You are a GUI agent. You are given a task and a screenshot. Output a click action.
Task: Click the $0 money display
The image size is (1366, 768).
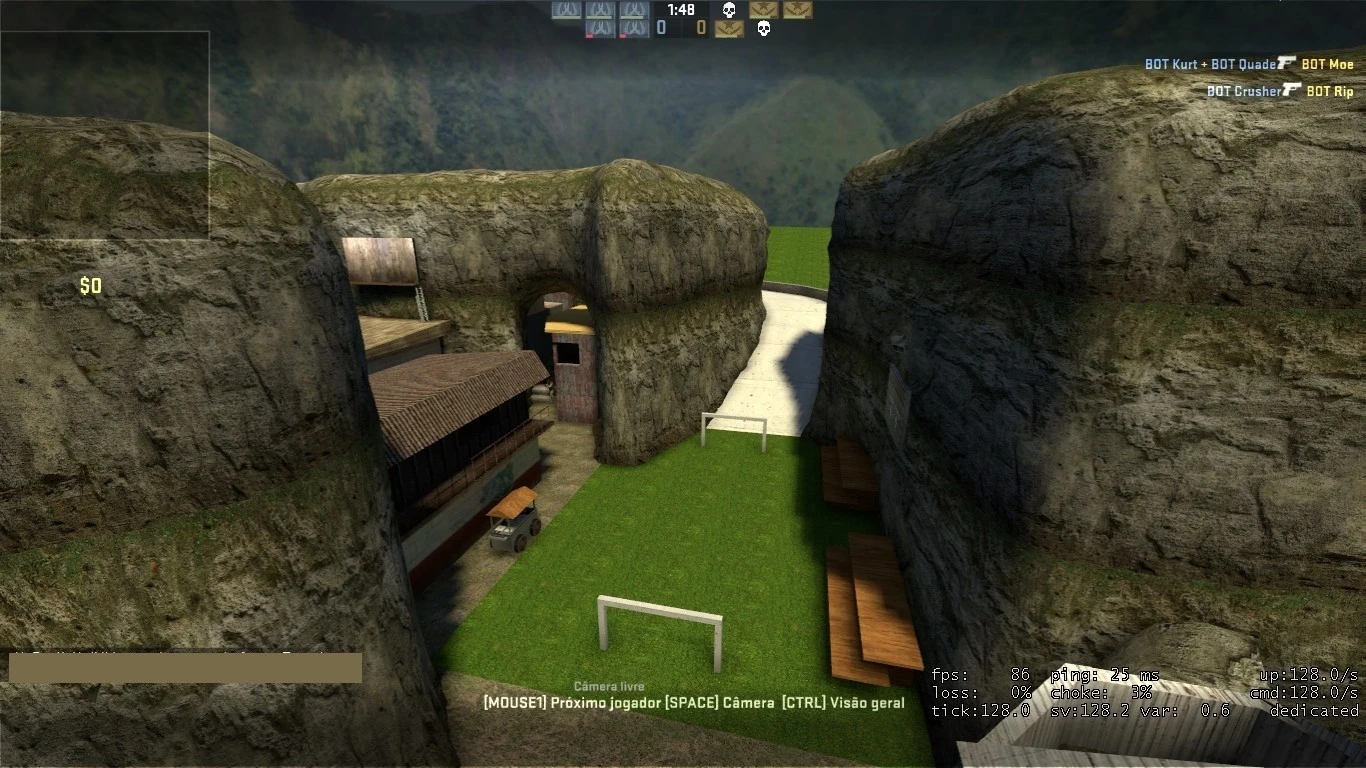[x=91, y=285]
